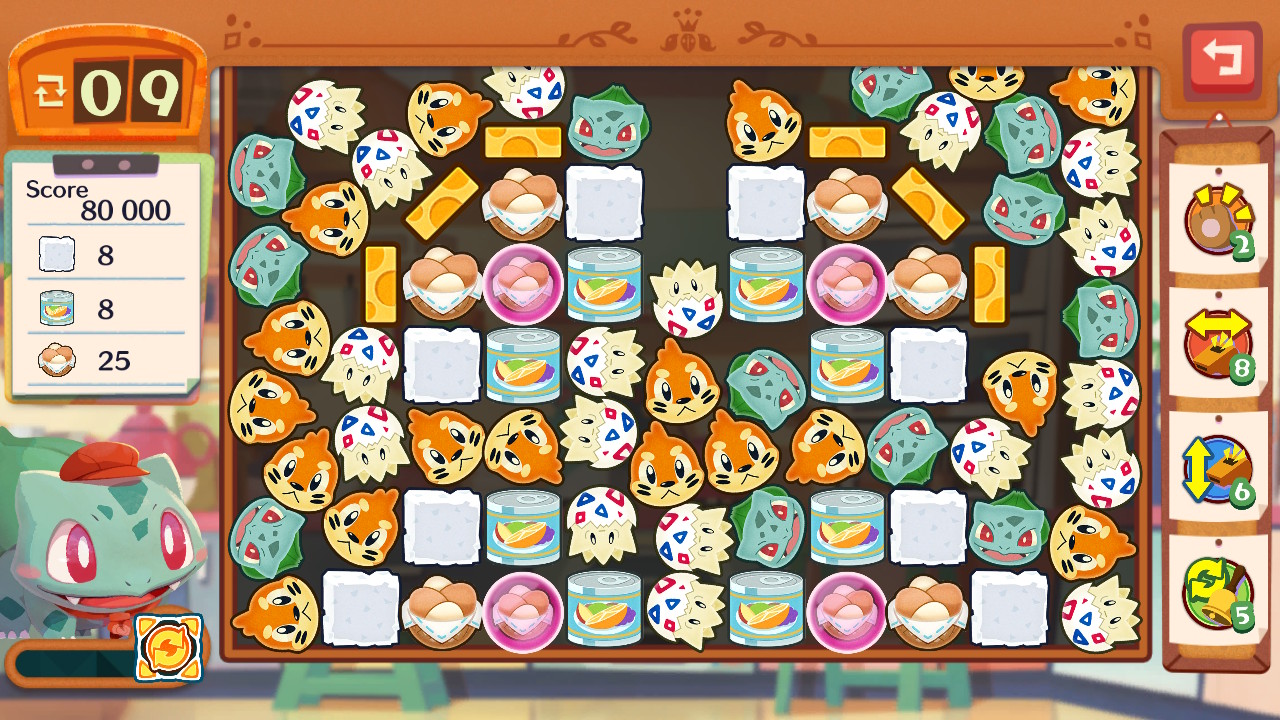Trigger the orange café skill icon
Viewport: 1280px width, 720px height.
[168, 648]
